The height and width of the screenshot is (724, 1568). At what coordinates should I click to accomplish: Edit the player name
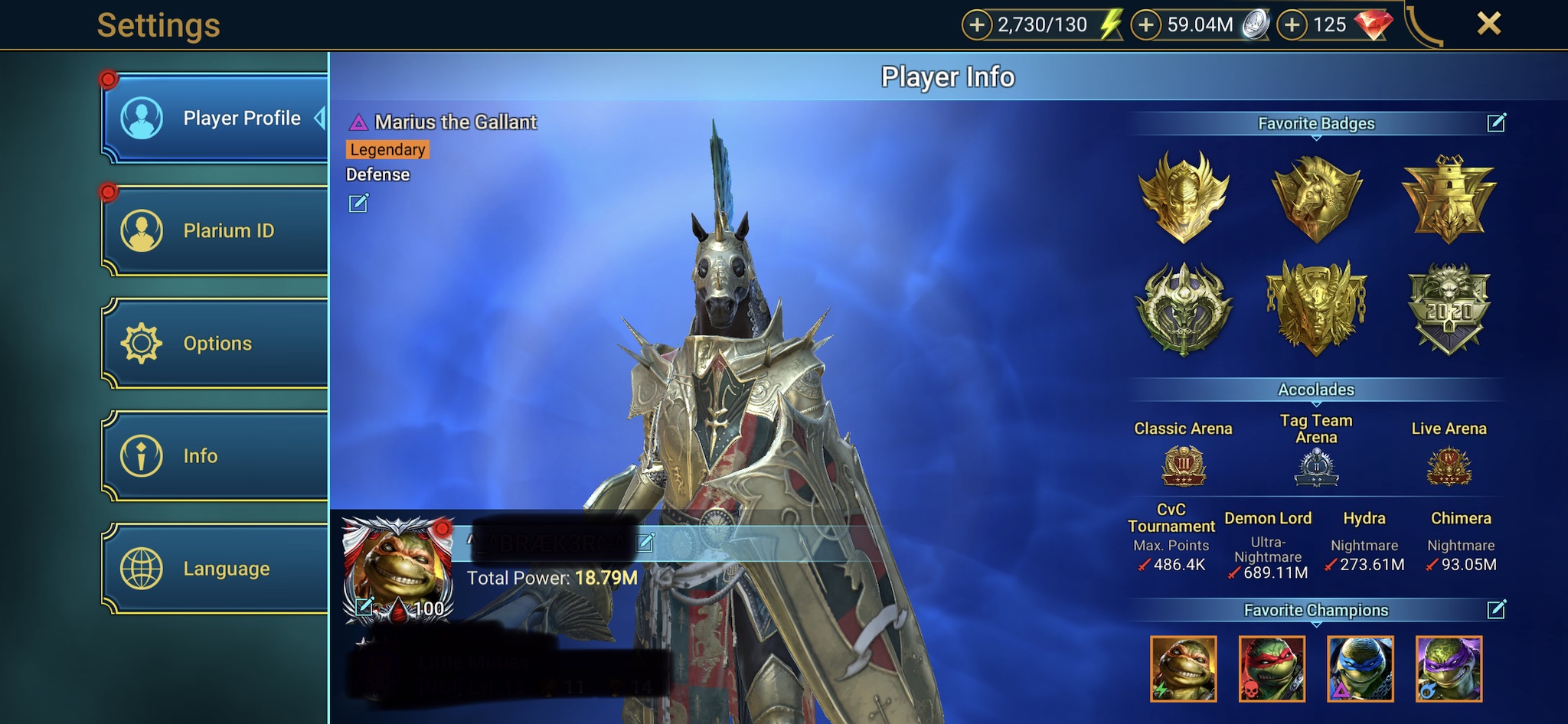point(645,543)
